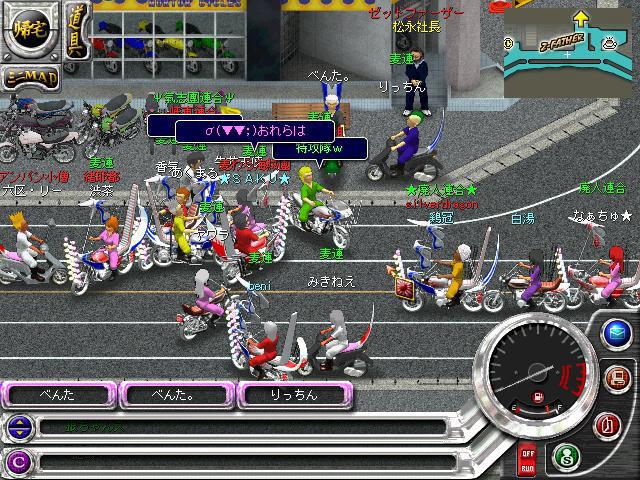Open the green person S icon
640x480 pixels.
point(565,455)
